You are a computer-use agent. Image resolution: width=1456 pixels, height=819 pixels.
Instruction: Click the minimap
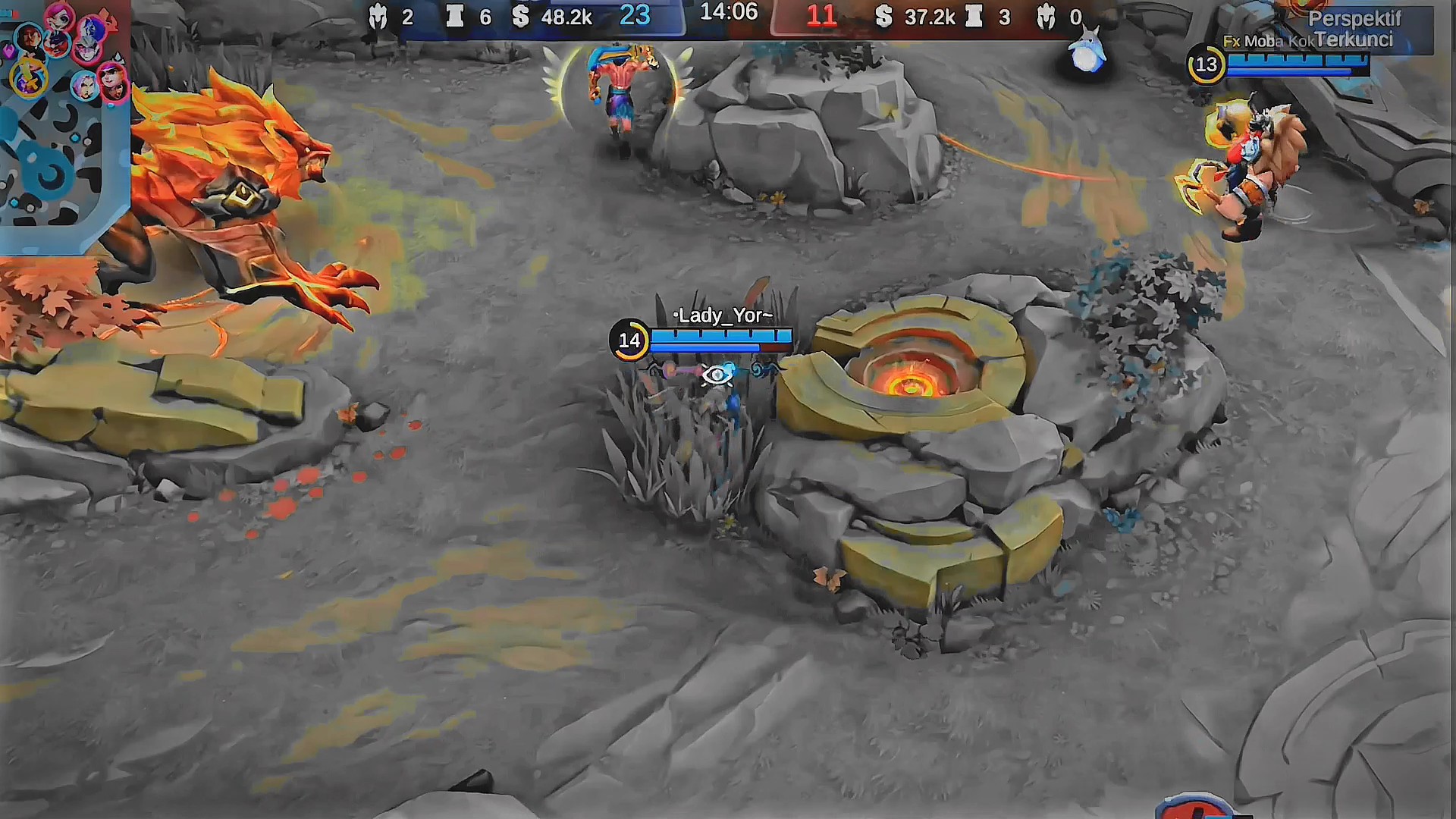coord(64,126)
